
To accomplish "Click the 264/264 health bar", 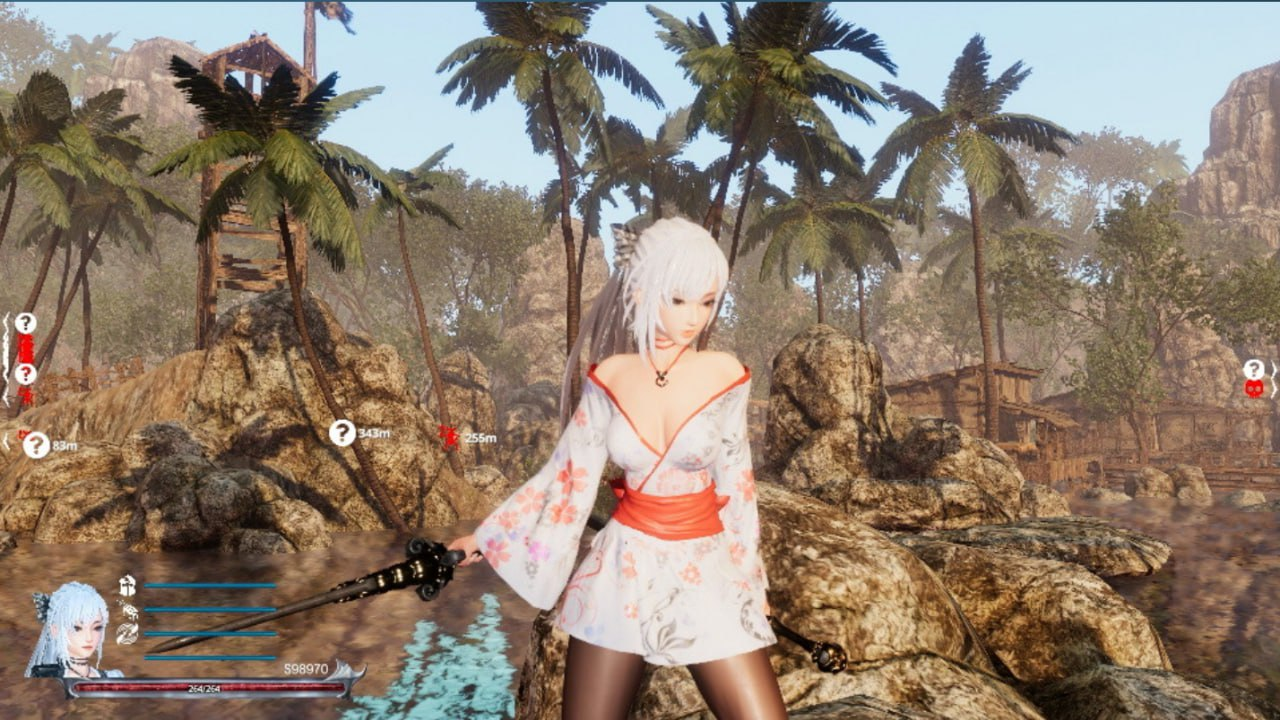I will (205, 689).
